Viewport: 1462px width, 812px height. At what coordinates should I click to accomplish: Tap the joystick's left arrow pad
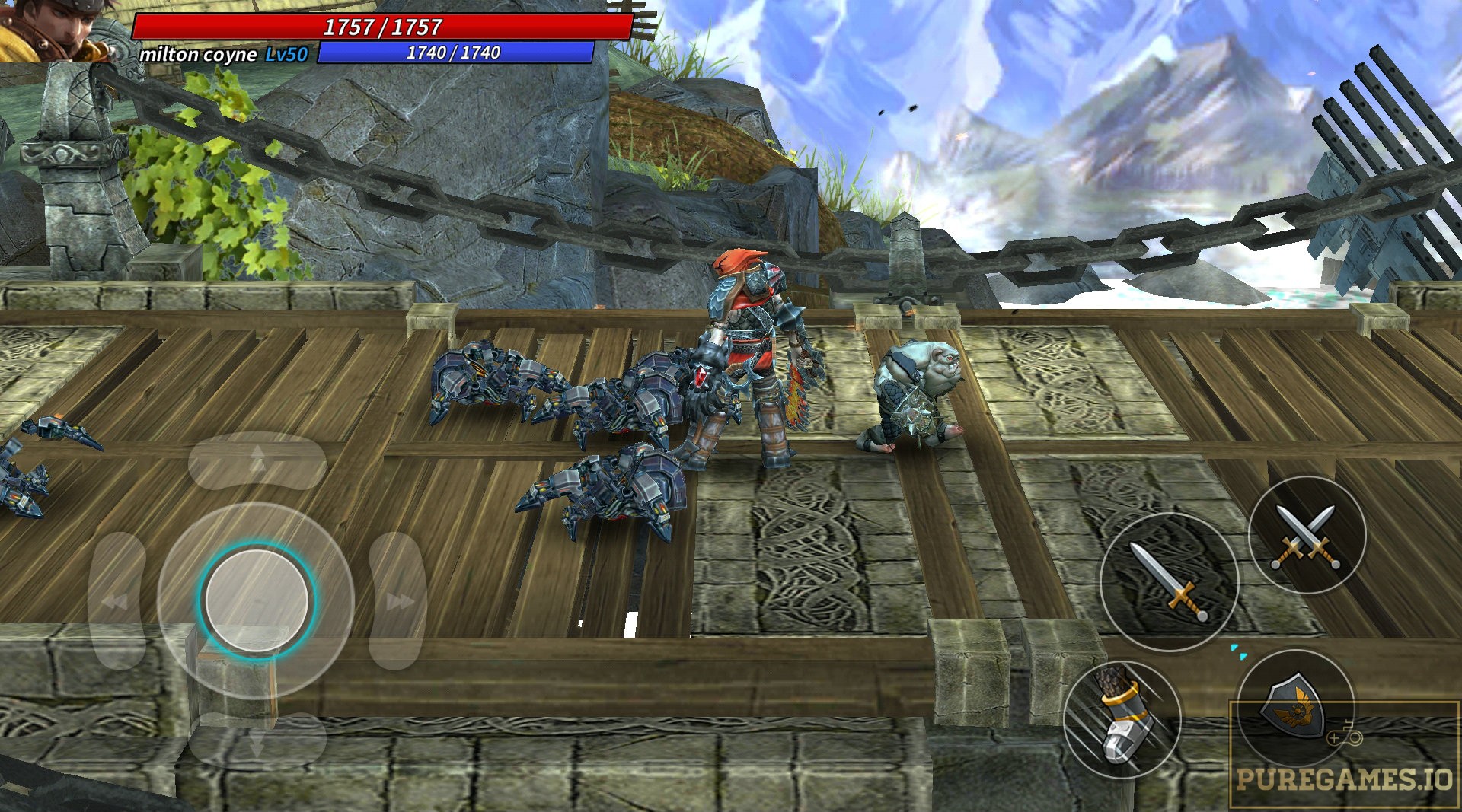tap(117, 601)
